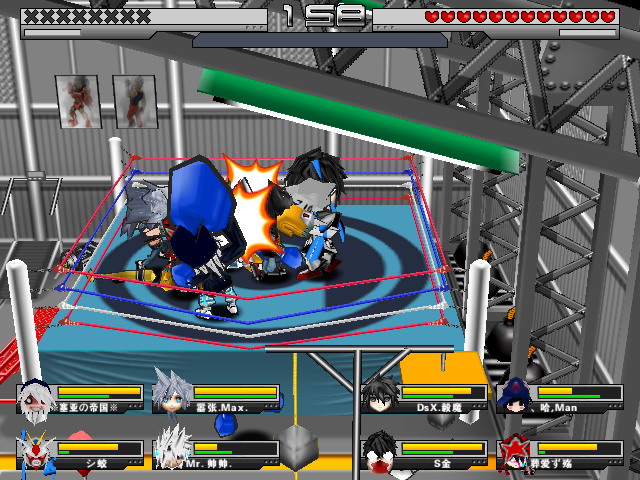640x480 pixels.
Task: Select the red spiky-hair player portrait
Action: coord(514,452)
